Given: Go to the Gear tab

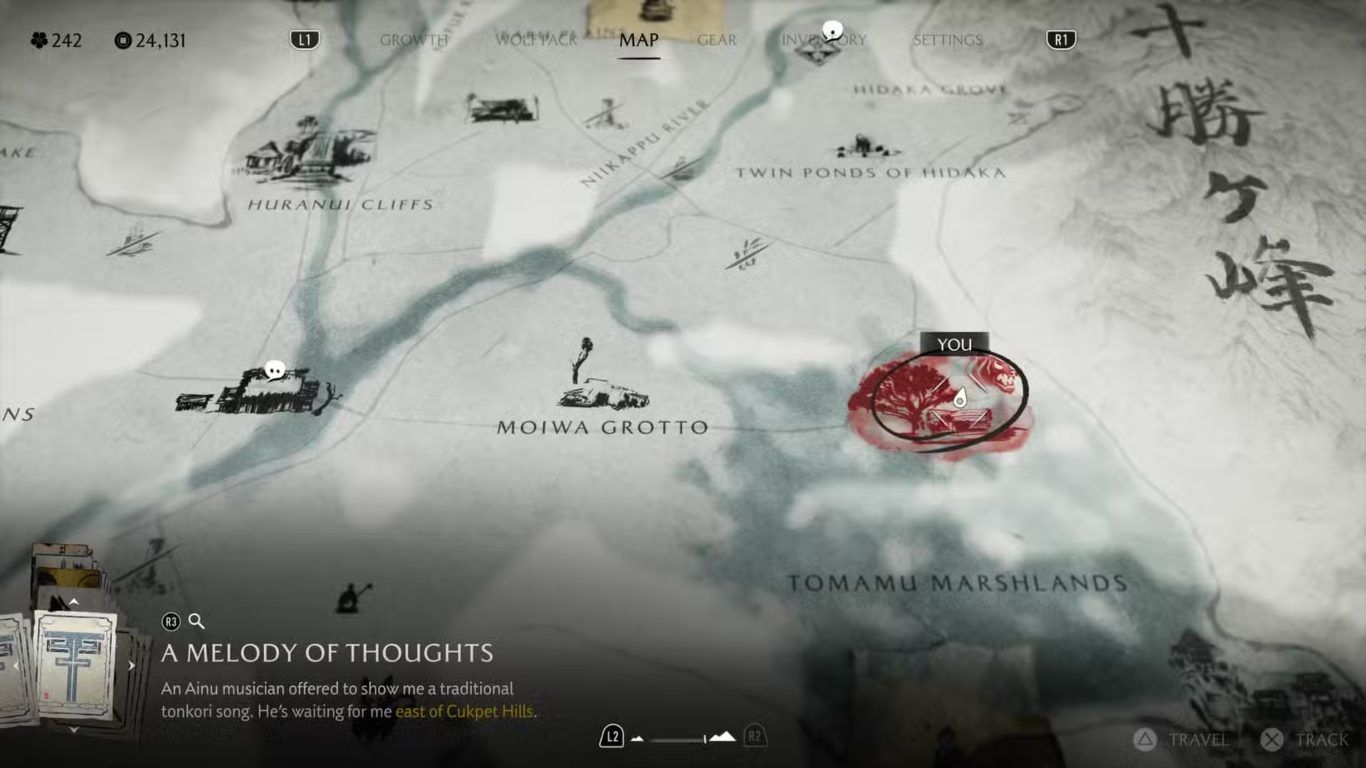Looking at the screenshot, I should pos(716,40).
